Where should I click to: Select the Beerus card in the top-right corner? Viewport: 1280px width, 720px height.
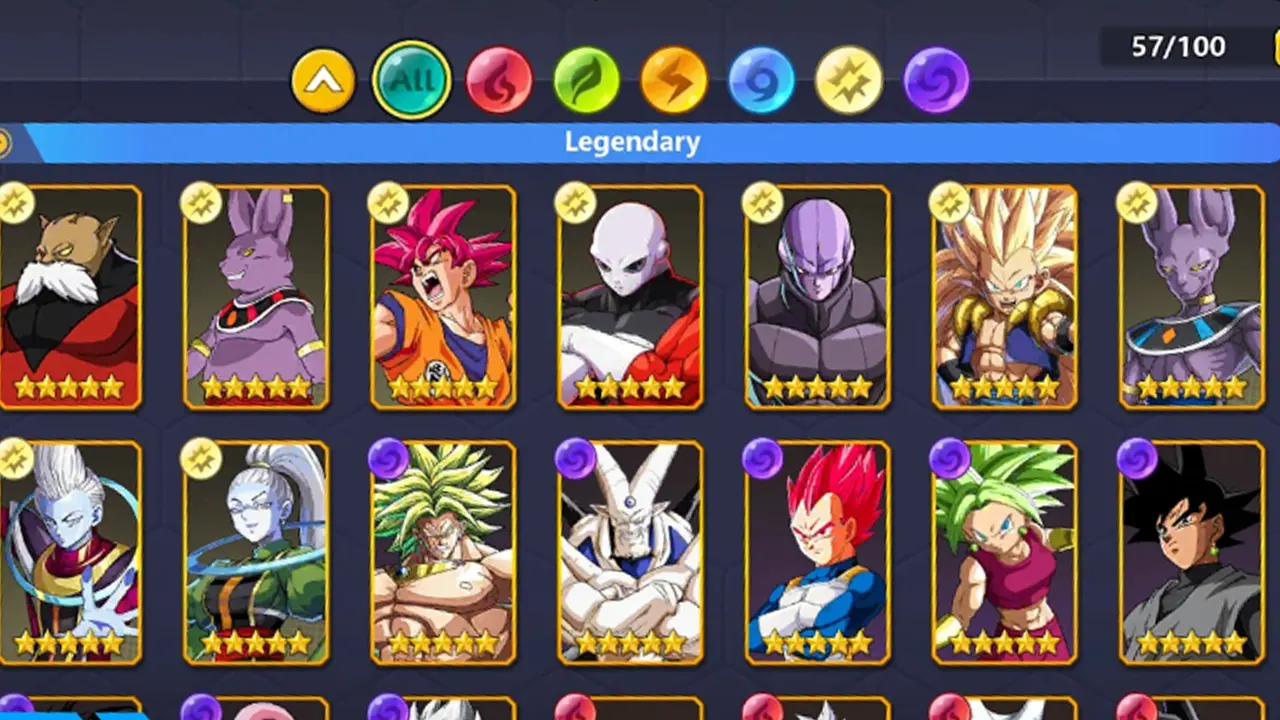tap(1191, 295)
